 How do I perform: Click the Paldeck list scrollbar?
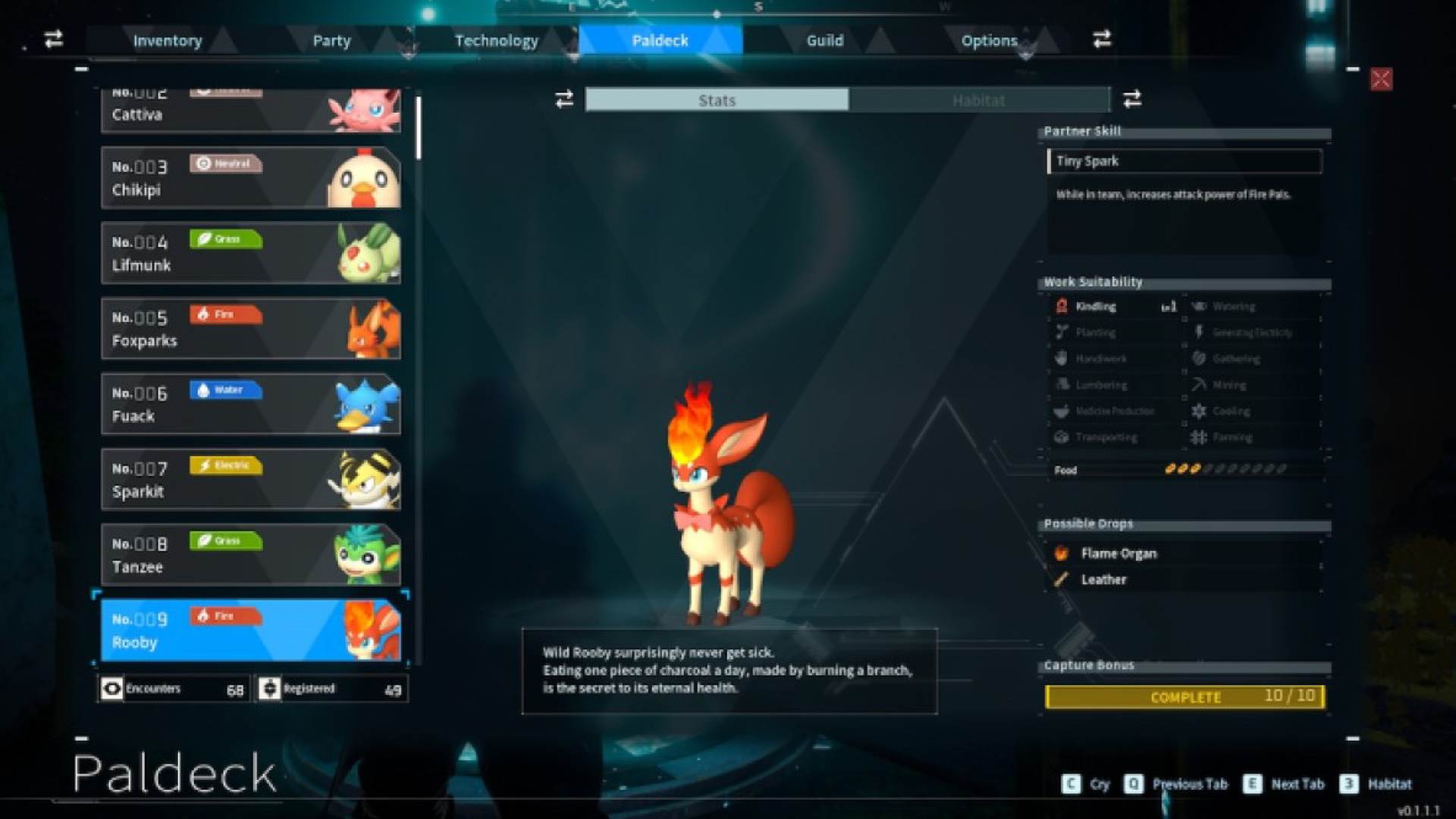(x=419, y=129)
